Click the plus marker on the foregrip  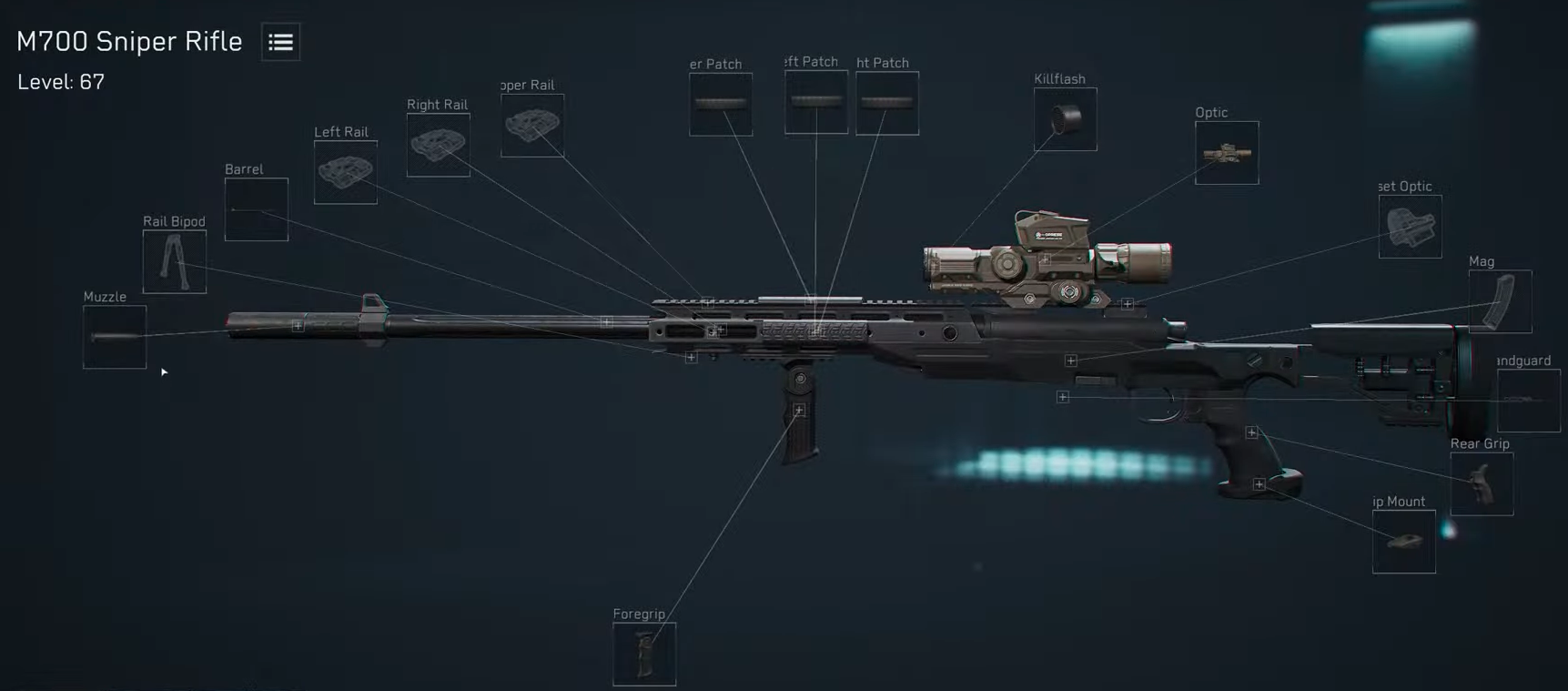point(800,410)
